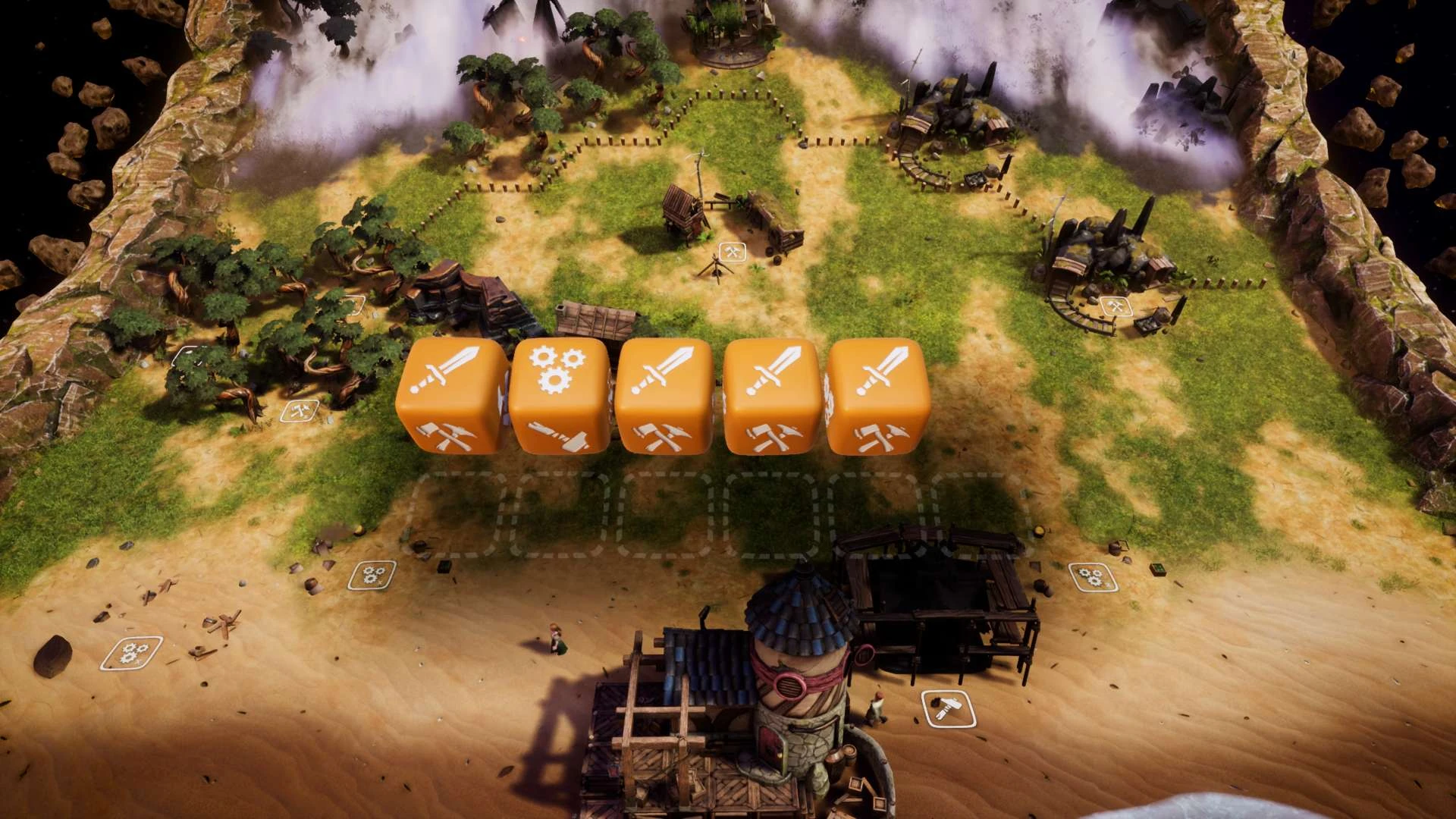Select the leftmost sword die
This screenshot has width=1456, height=819.
pos(451,402)
